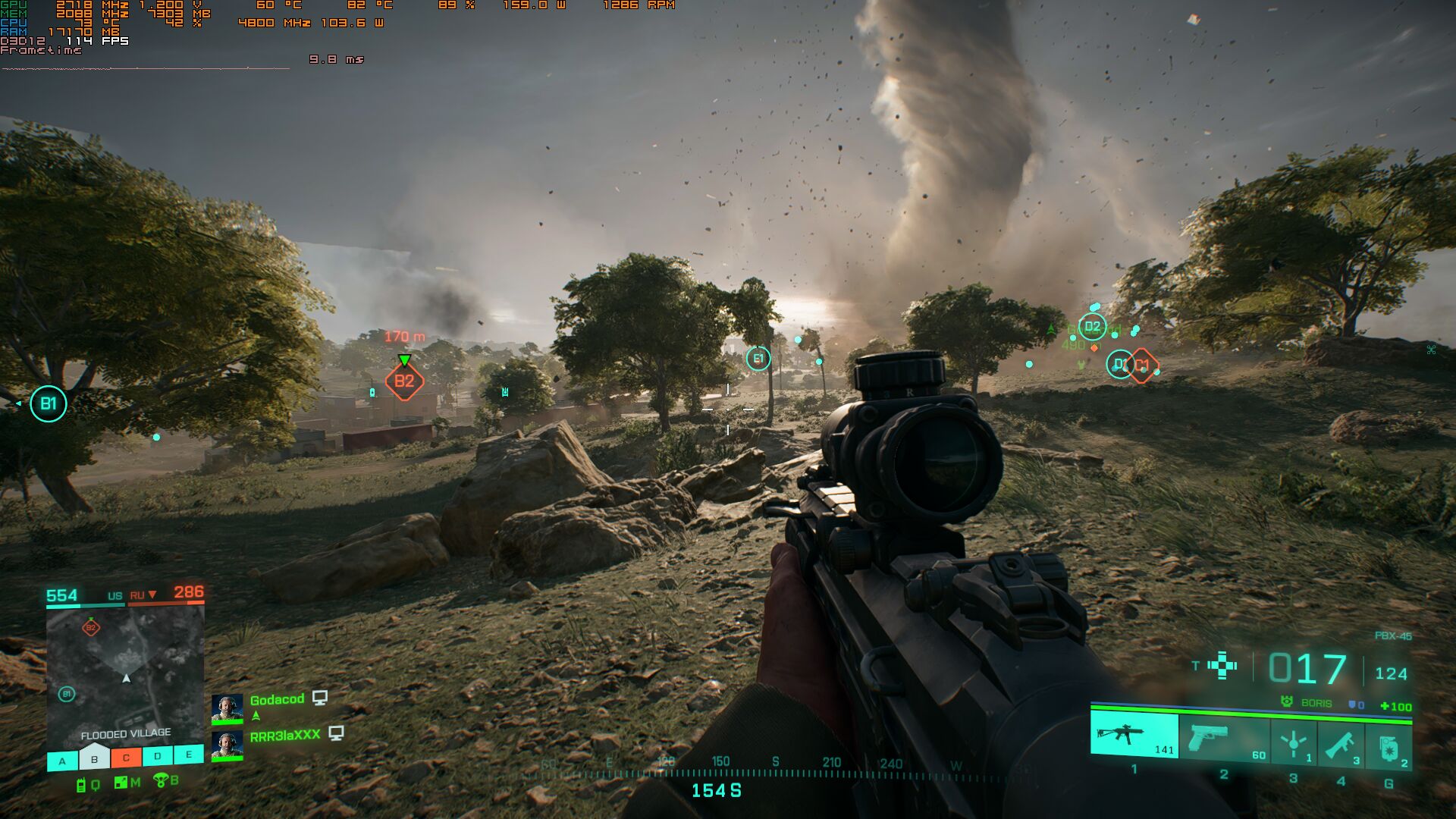Select objective A in the sector bar
1456x819 pixels.
point(62,761)
